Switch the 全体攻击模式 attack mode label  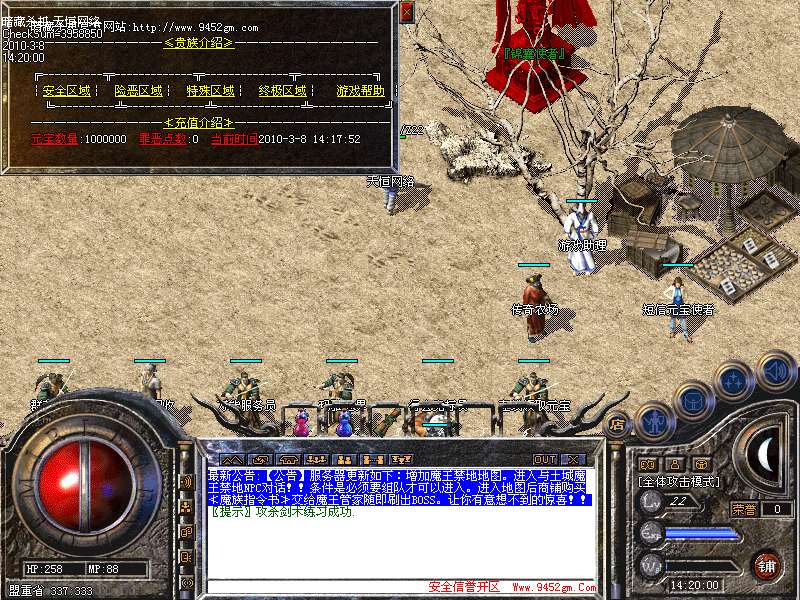click(x=688, y=481)
